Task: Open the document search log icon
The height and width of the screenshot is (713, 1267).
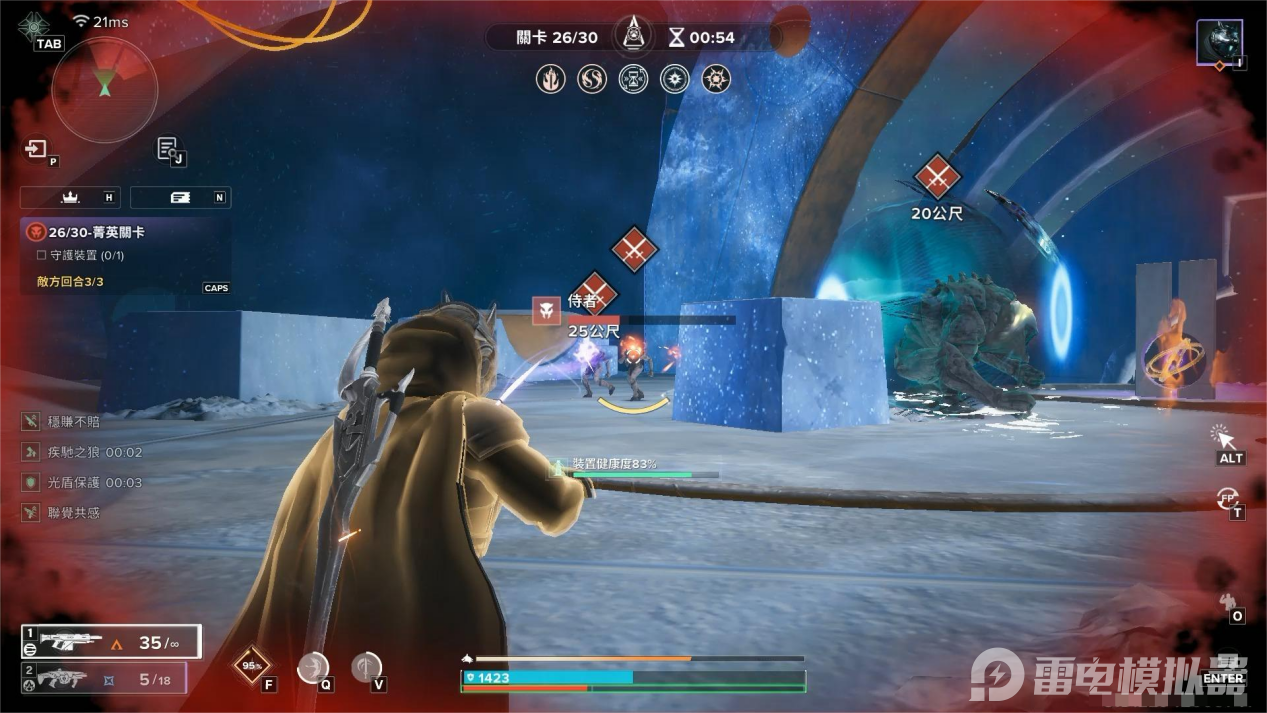Action: click(168, 149)
